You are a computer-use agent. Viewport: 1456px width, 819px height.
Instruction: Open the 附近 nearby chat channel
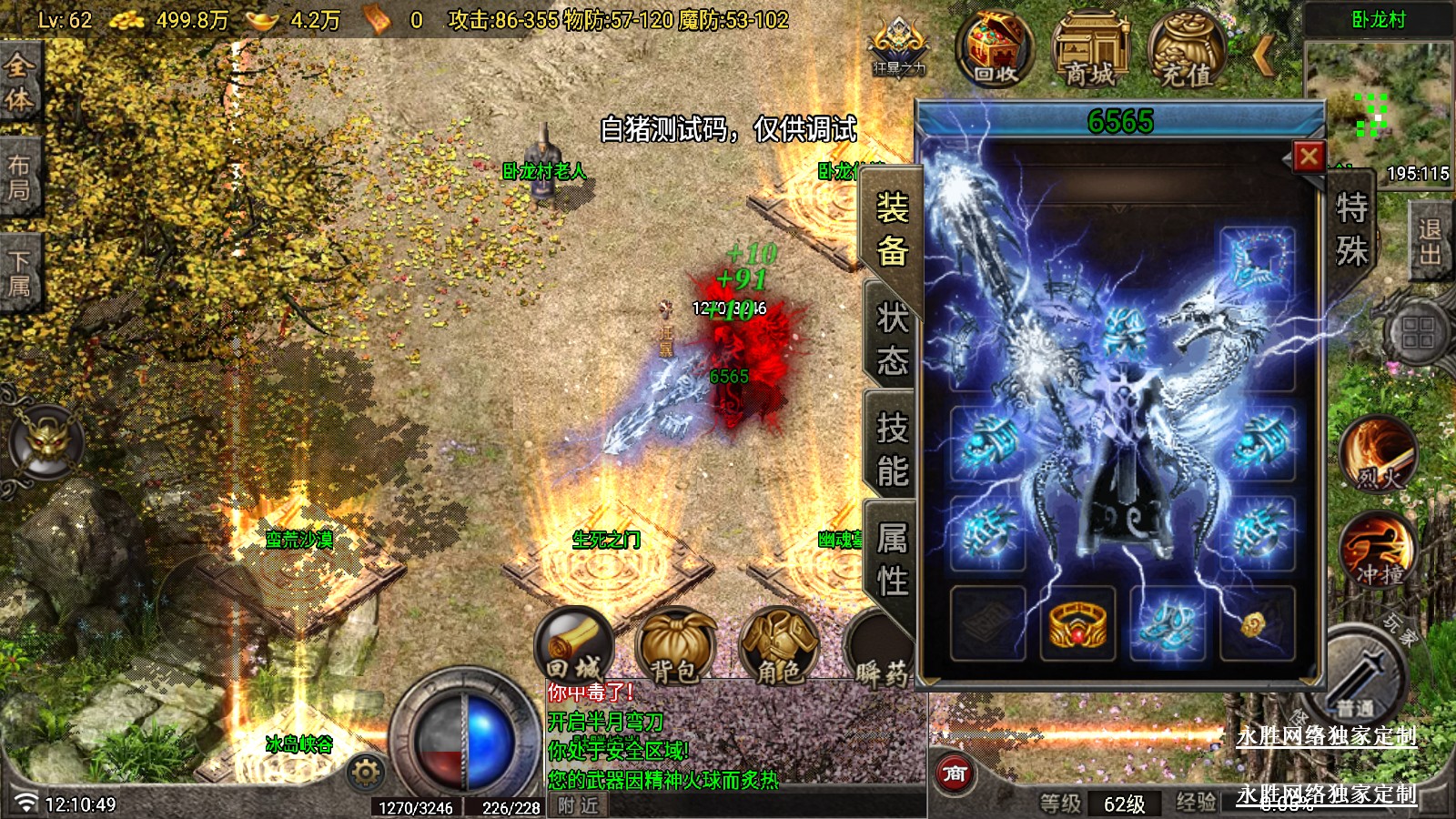point(579,805)
